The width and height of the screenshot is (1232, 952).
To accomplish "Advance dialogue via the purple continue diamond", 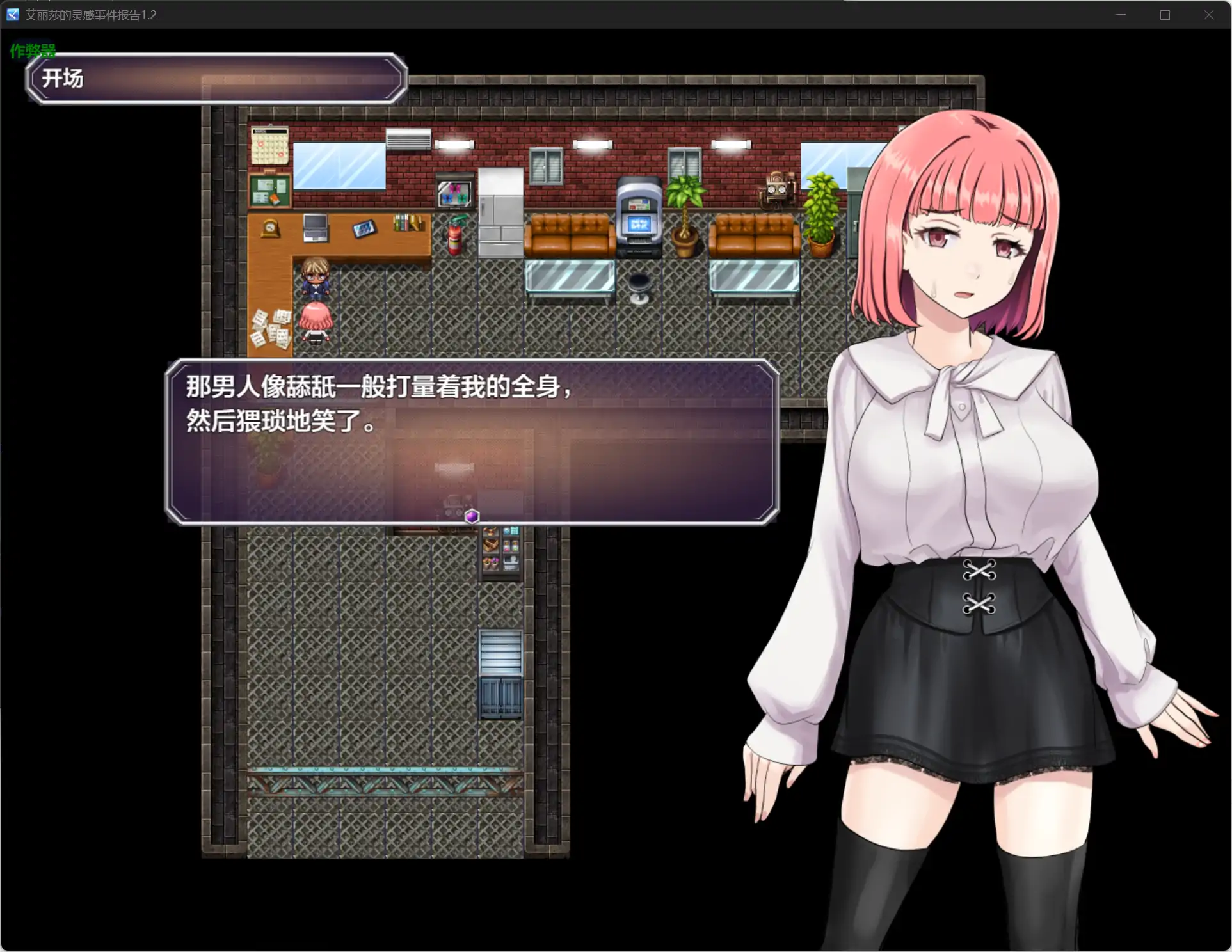I will coord(471,517).
